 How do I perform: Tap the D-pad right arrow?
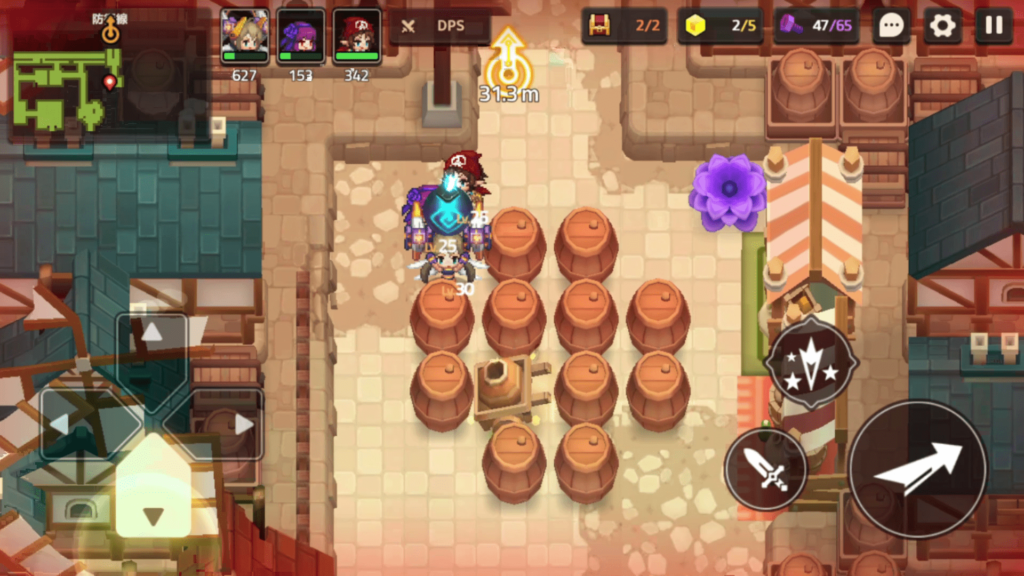tap(242, 424)
